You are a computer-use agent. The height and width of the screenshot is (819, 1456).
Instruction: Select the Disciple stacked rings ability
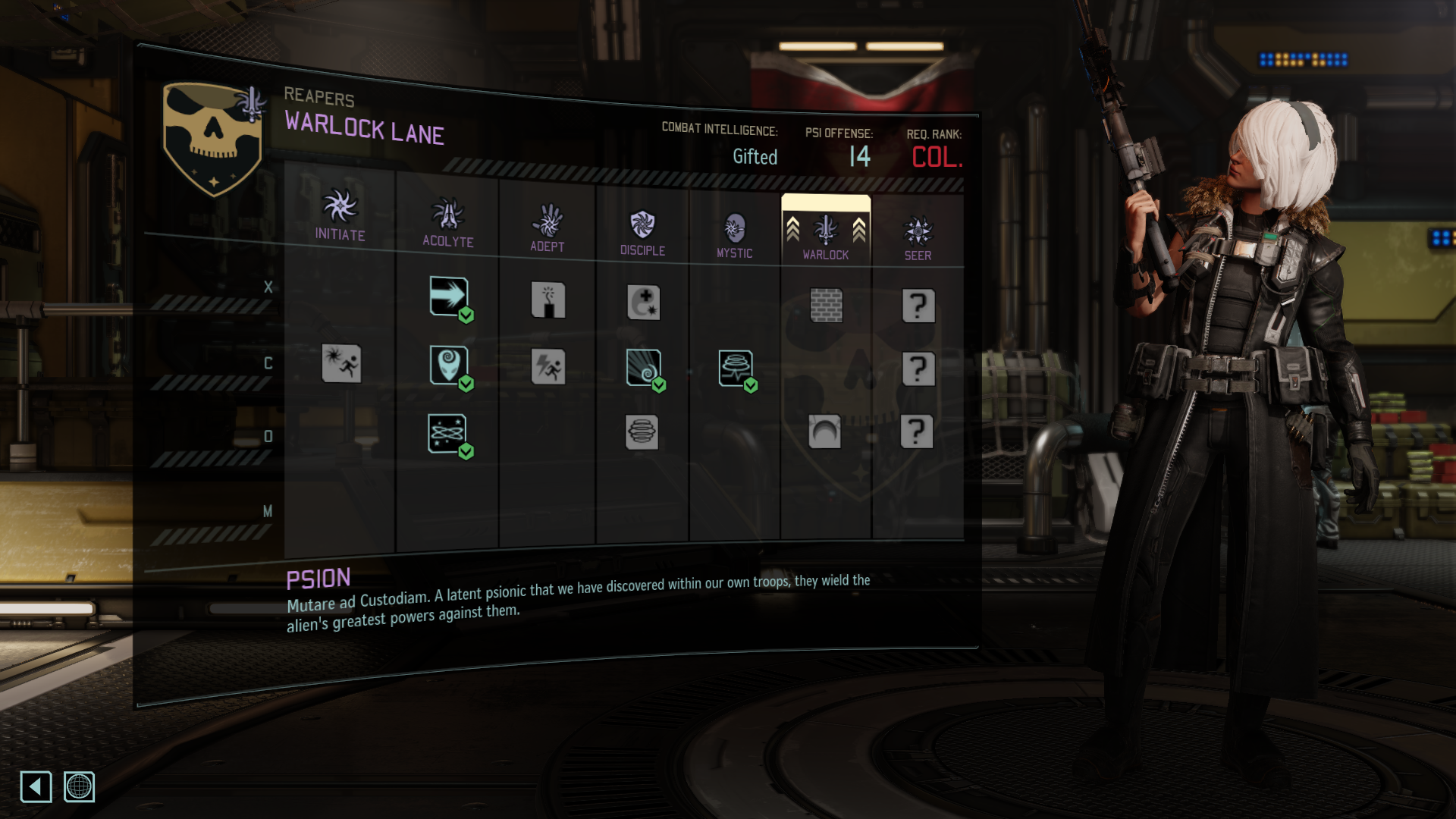pyautogui.click(x=642, y=432)
